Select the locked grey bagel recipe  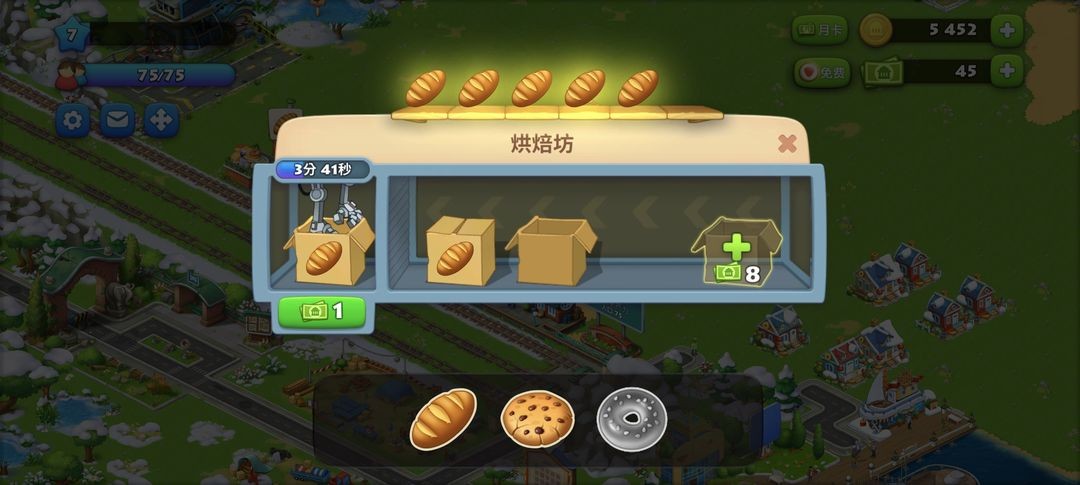[x=630, y=418]
